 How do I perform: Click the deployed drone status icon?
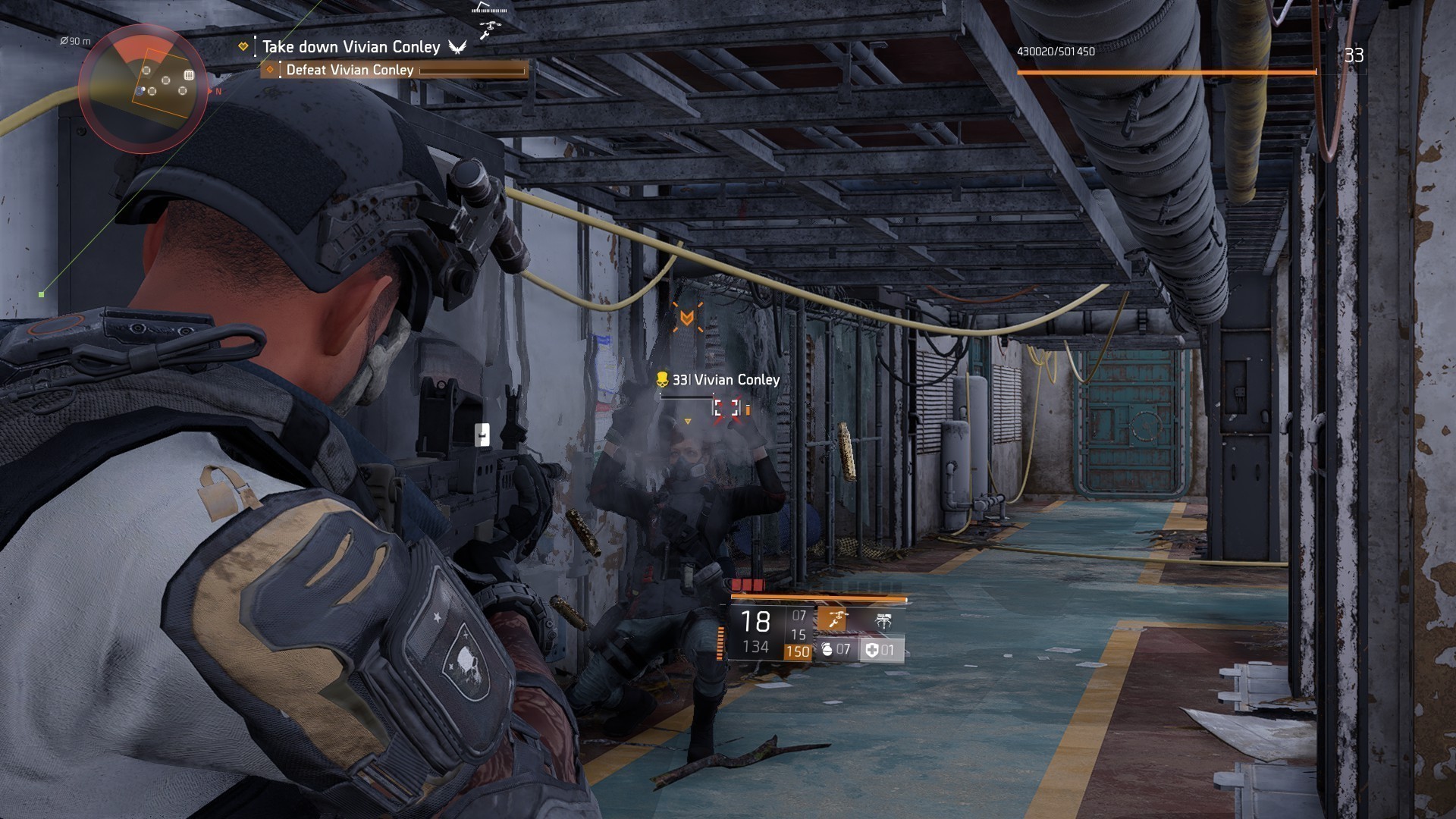coord(490,28)
